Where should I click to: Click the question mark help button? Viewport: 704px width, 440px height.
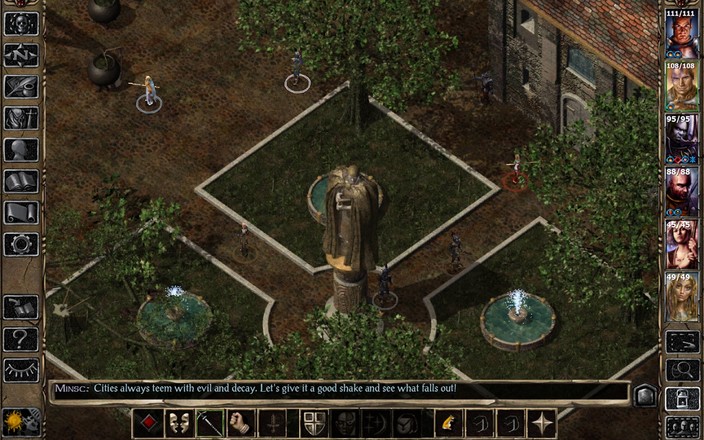coord(21,339)
